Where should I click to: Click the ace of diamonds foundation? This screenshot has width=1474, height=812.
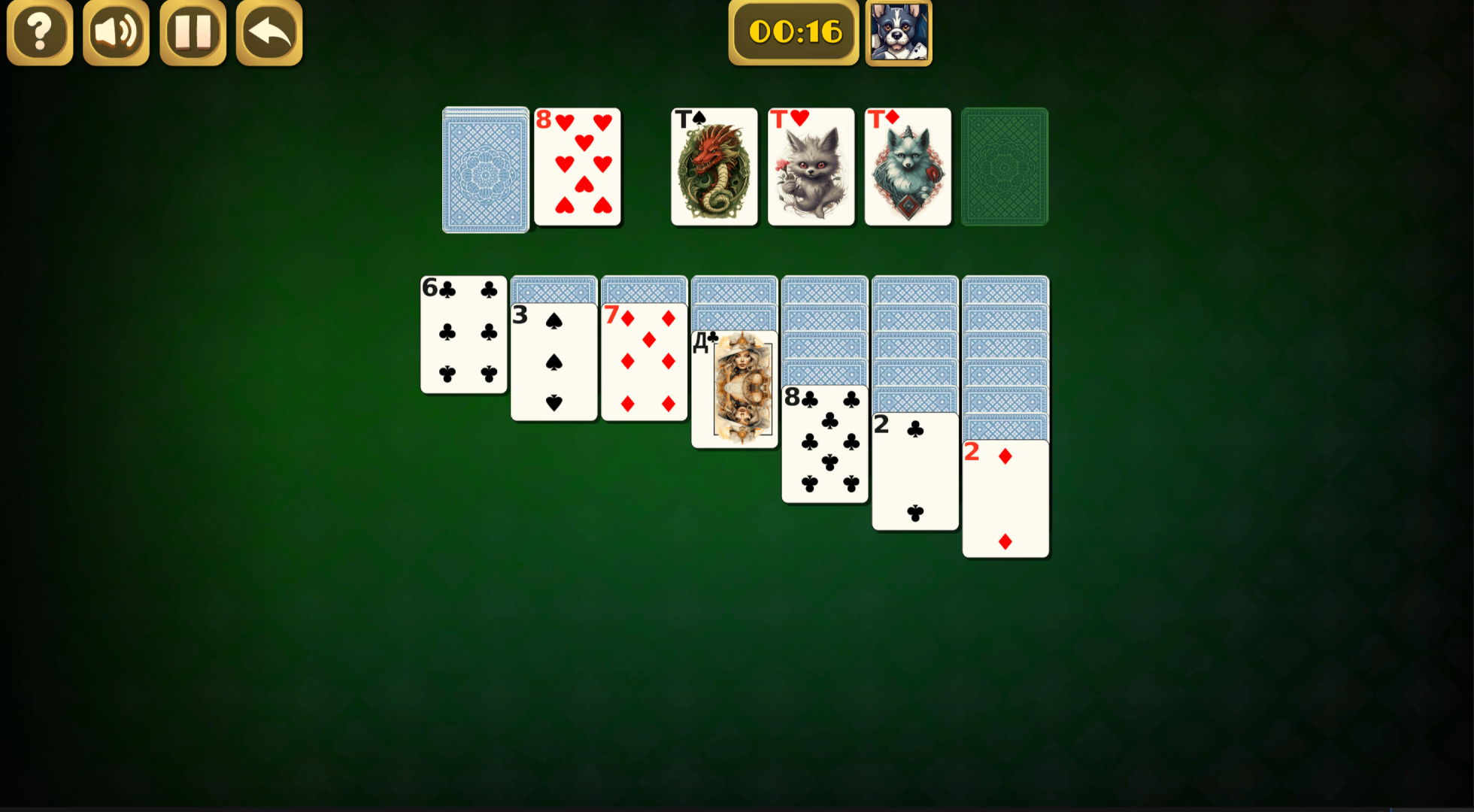click(x=907, y=167)
